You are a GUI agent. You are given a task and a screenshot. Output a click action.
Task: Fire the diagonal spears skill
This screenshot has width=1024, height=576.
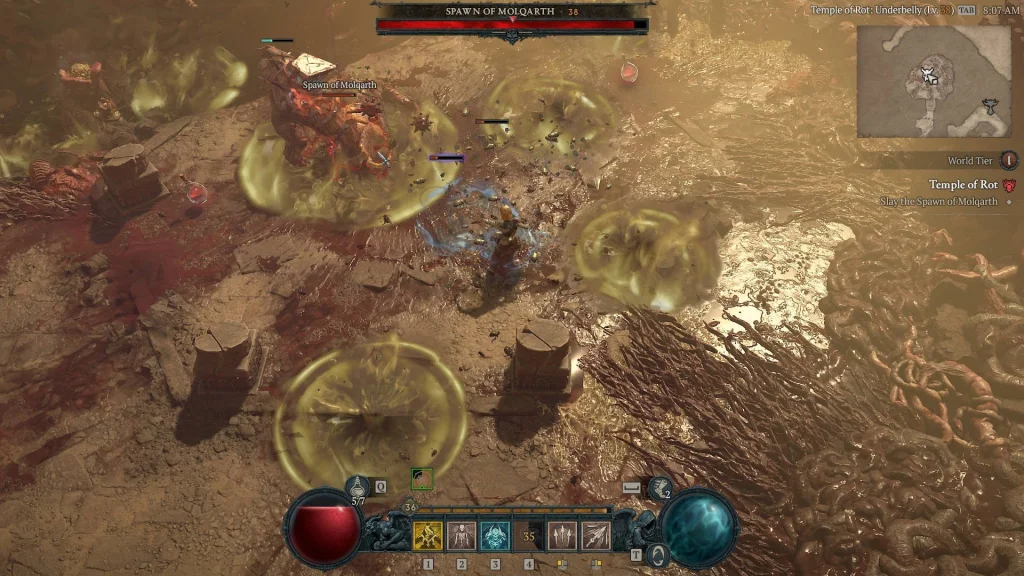(x=596, y=536)
